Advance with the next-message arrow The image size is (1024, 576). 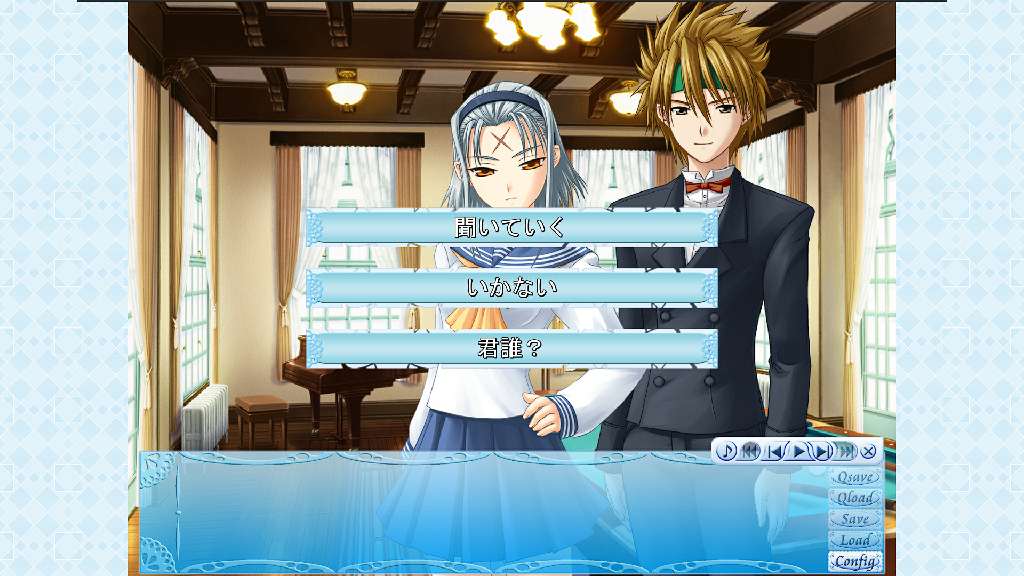pos(822,451)
